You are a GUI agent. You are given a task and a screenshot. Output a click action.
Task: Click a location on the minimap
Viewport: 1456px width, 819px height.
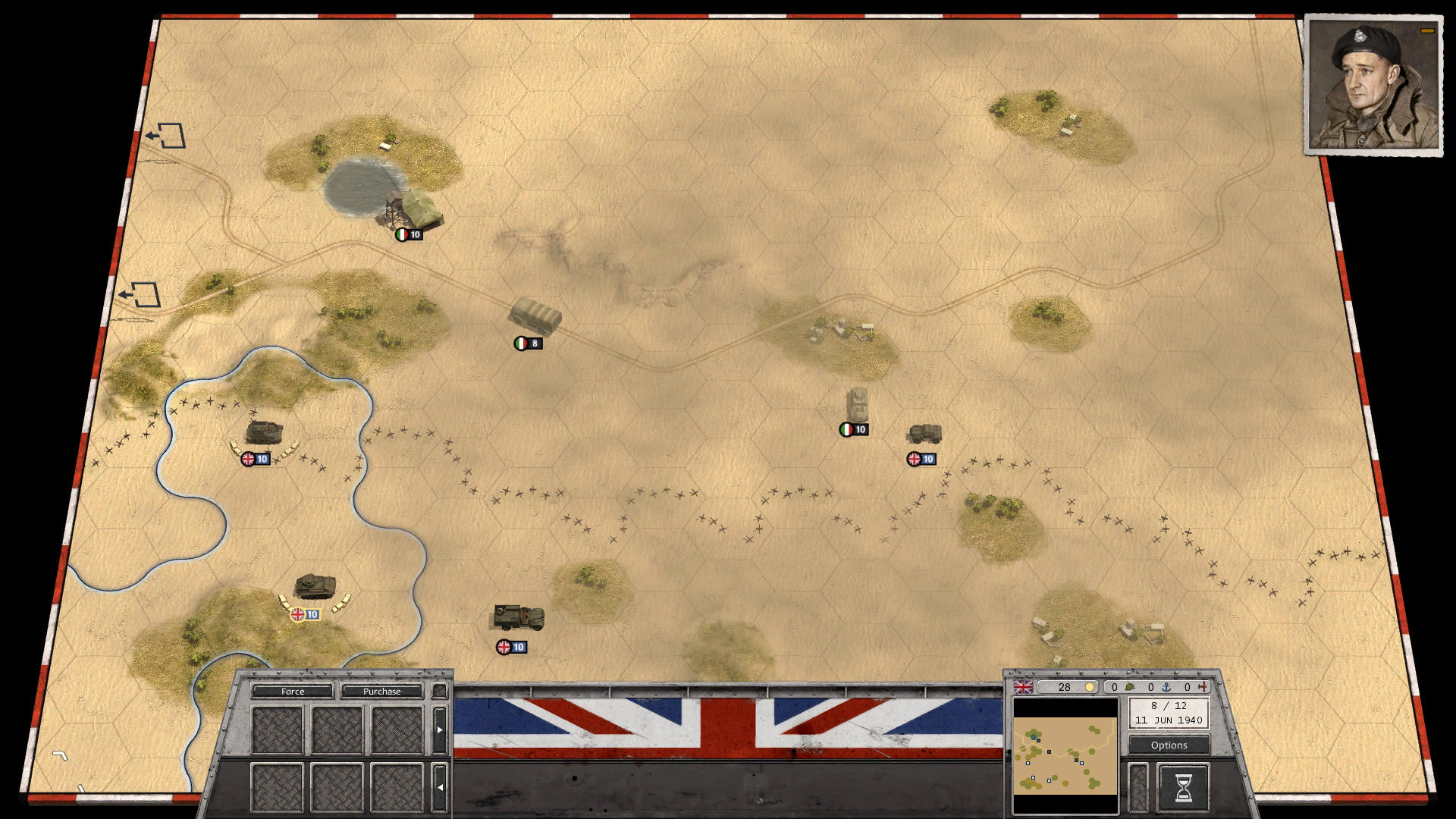click(1065, 751)
